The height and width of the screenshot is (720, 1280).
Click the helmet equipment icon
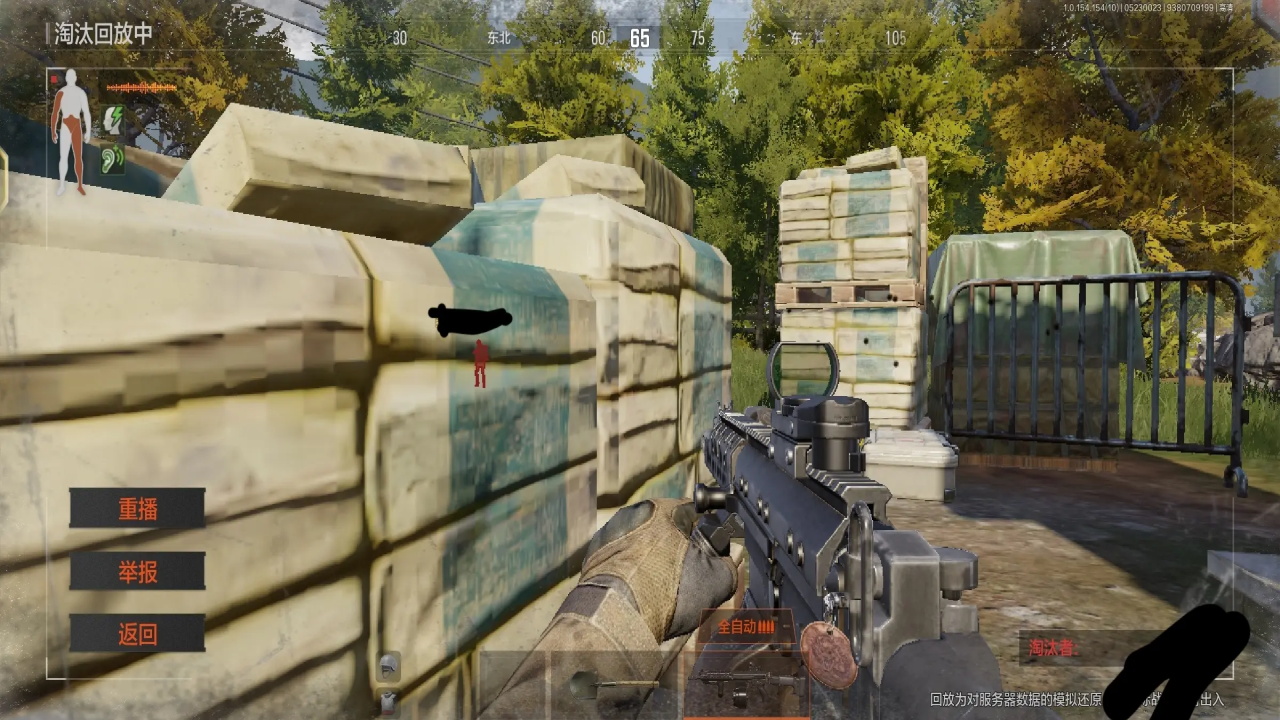pos(389,662)
